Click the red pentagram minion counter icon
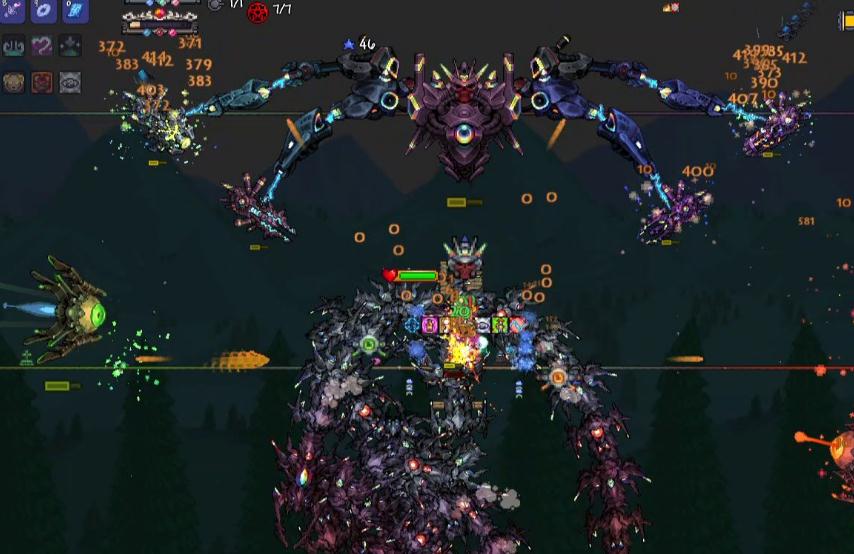This screenshot has height=554, width=854. pyautogui.click(x=258, y=12)
